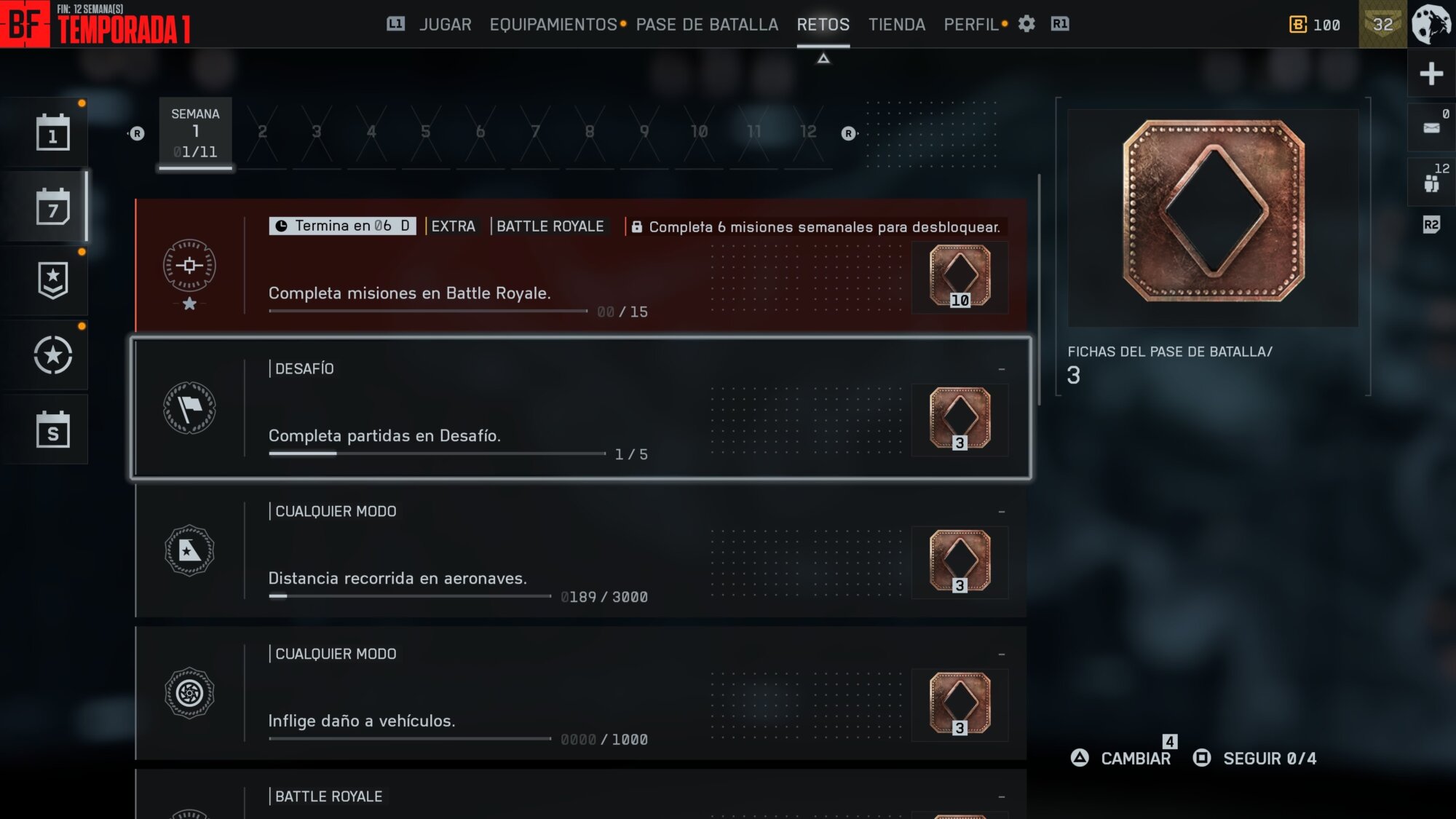
Task: Open the shield star badge category
Action: click(53, 281)
